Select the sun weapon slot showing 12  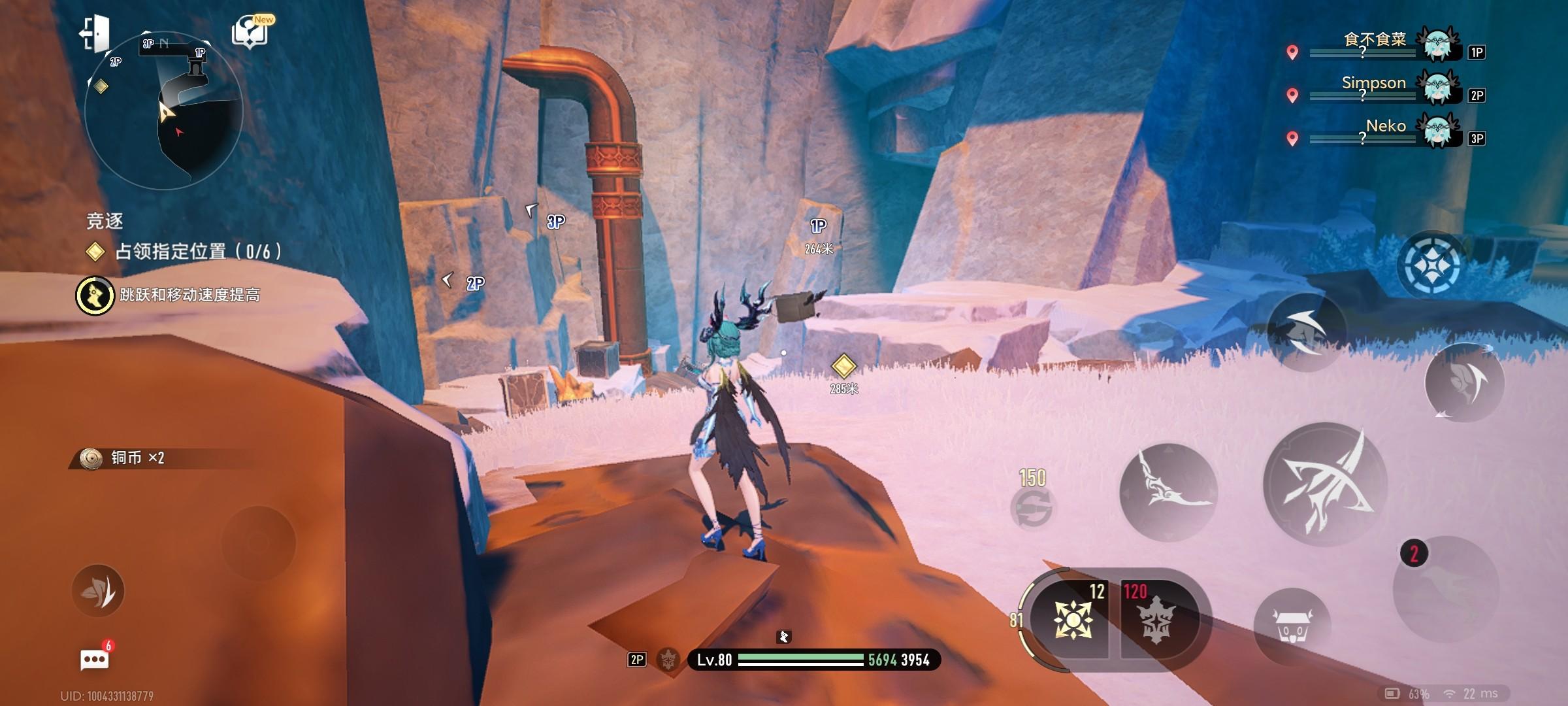point(1073,618)
